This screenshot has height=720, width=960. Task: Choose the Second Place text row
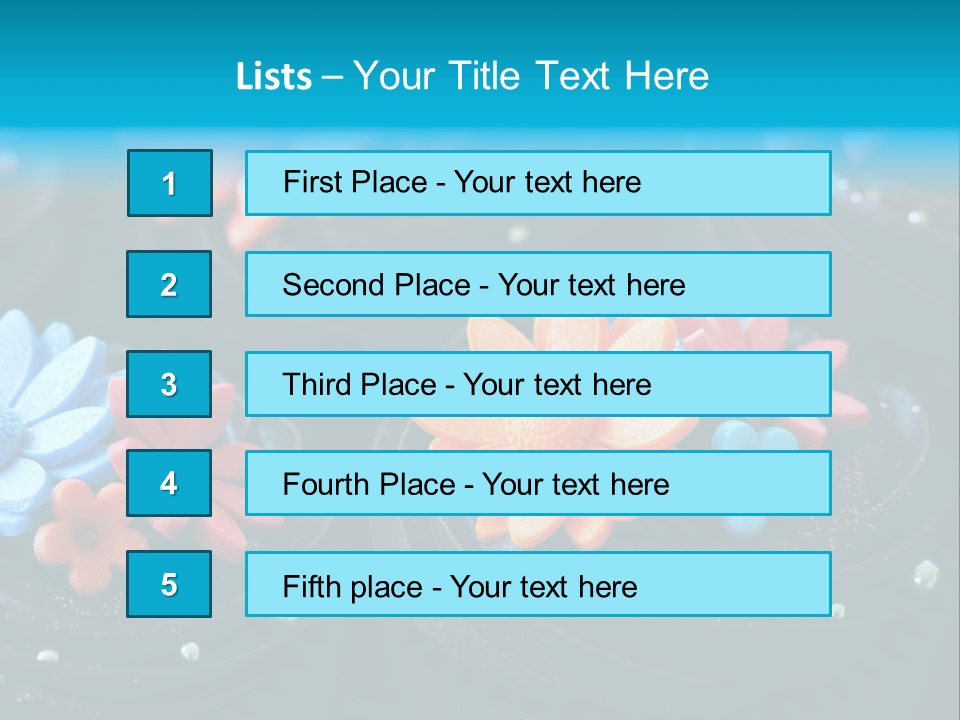point(538,284)
